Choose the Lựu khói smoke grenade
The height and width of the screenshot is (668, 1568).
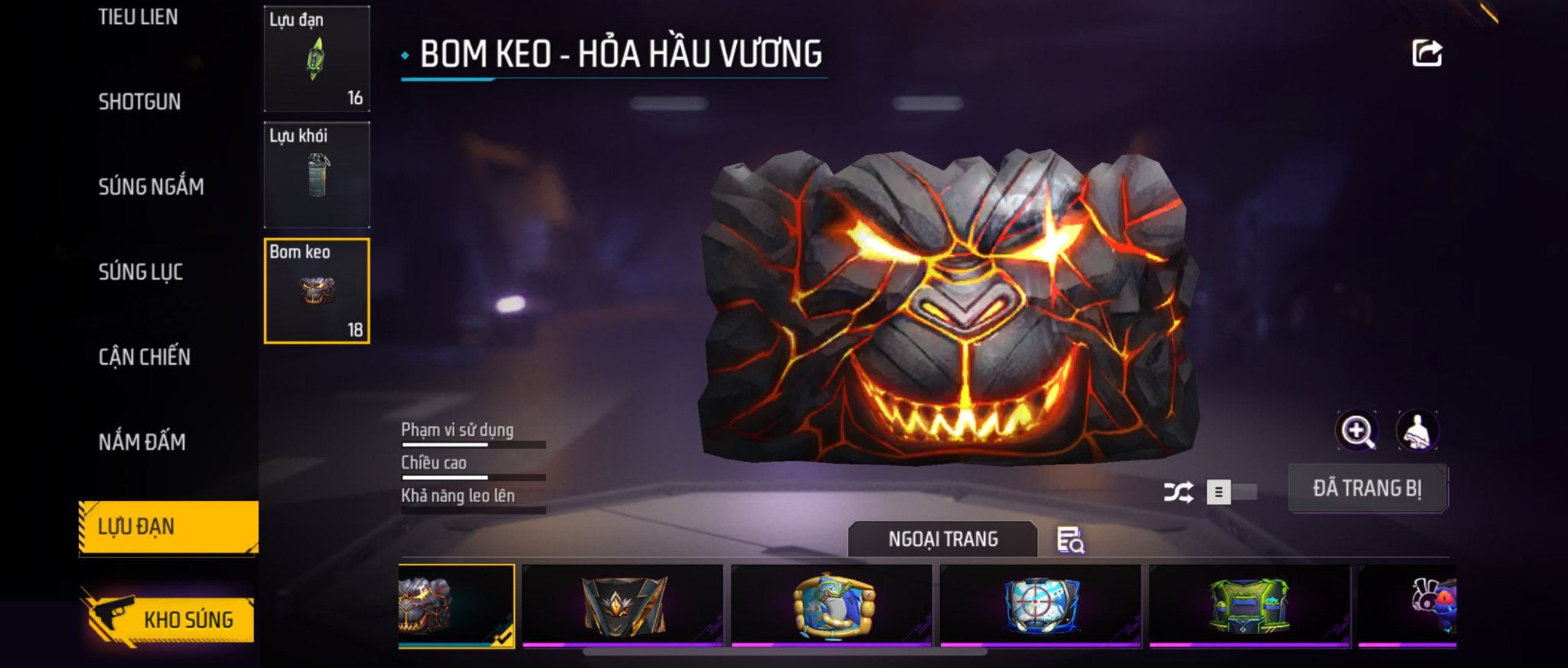pos(316,175)
